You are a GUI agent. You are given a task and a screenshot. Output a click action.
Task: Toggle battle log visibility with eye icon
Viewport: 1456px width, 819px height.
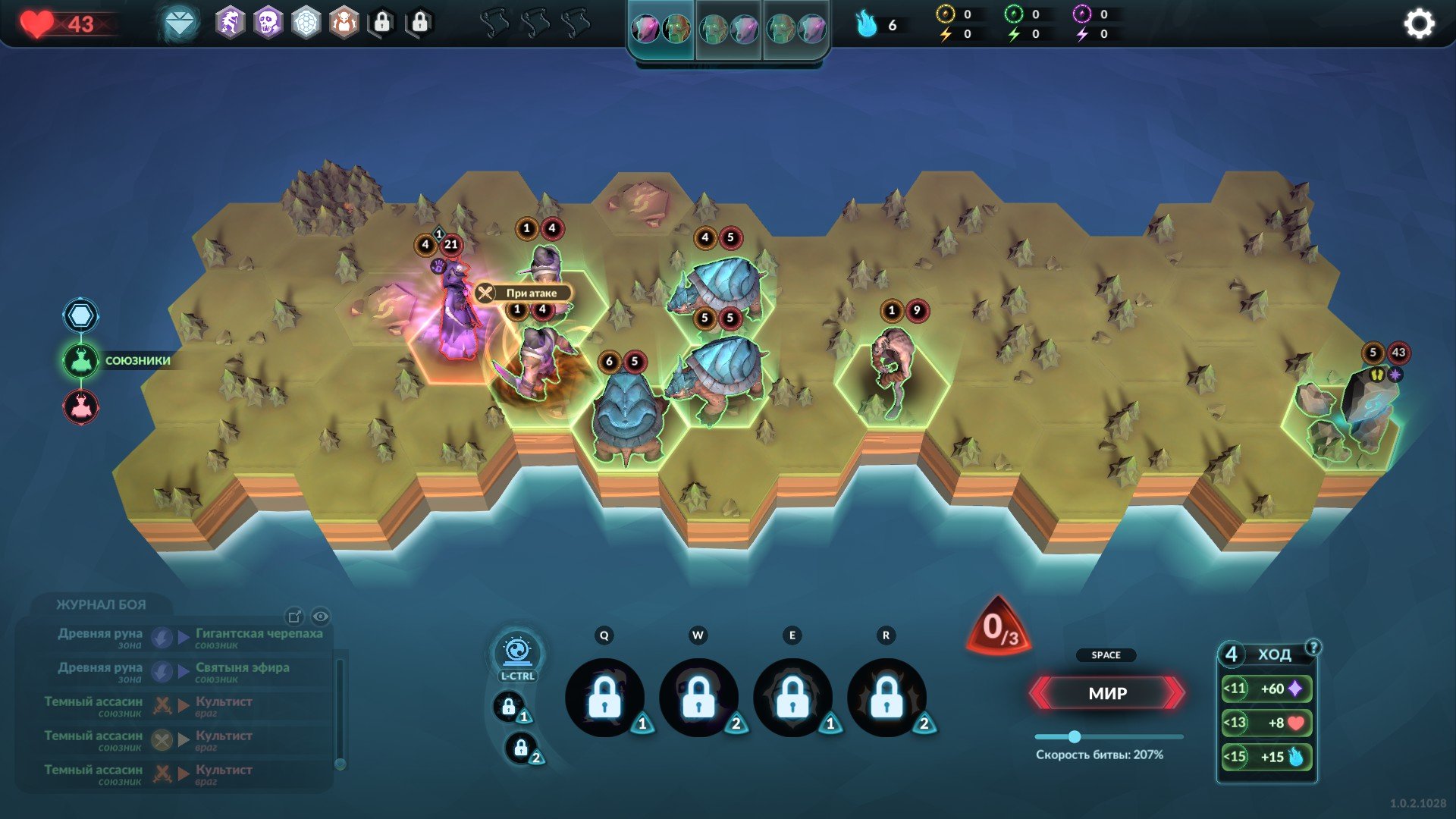321,617
